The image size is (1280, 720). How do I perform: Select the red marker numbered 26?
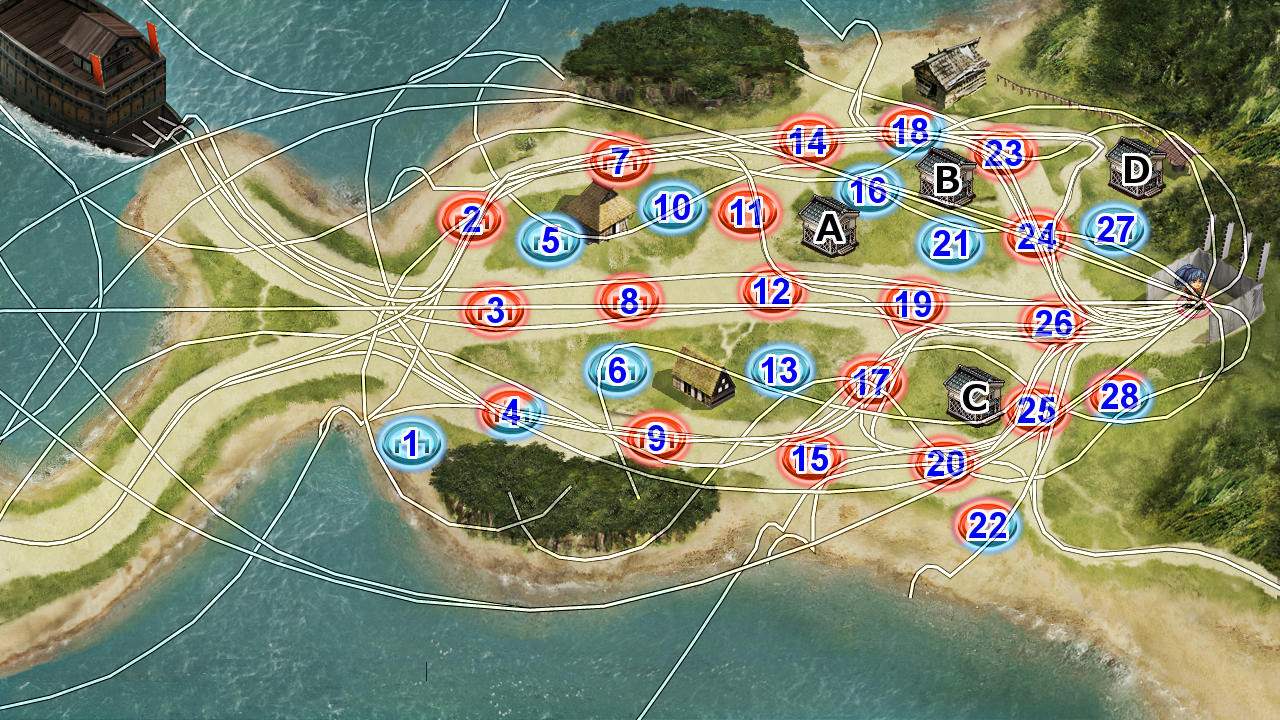click(x=1054, y=322)
